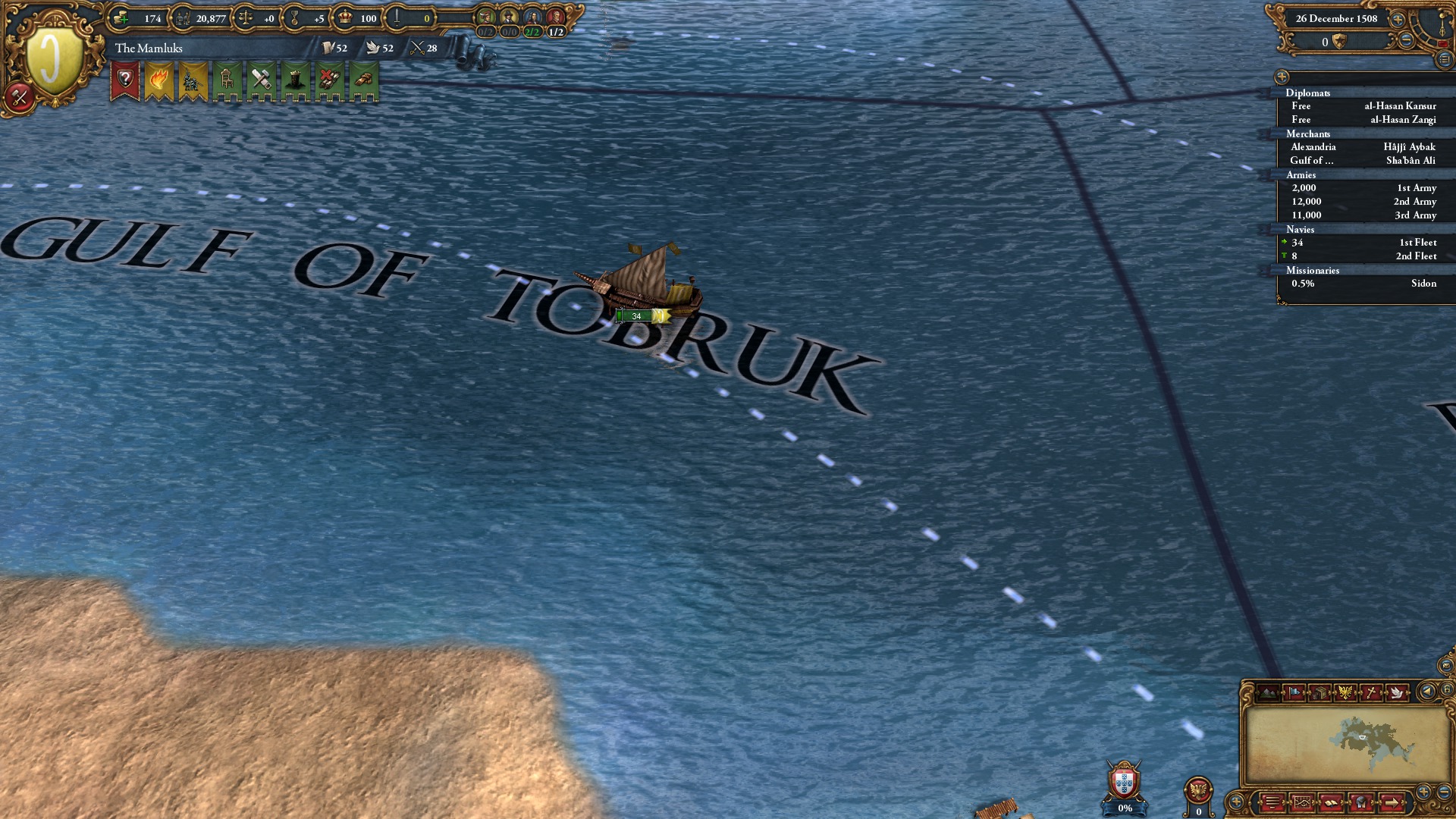The width and height of the screenshot is (1456, 819).
Task: Click the crowned ruler government banner icon
Action: pyautogui.click(x=295, y=80)
